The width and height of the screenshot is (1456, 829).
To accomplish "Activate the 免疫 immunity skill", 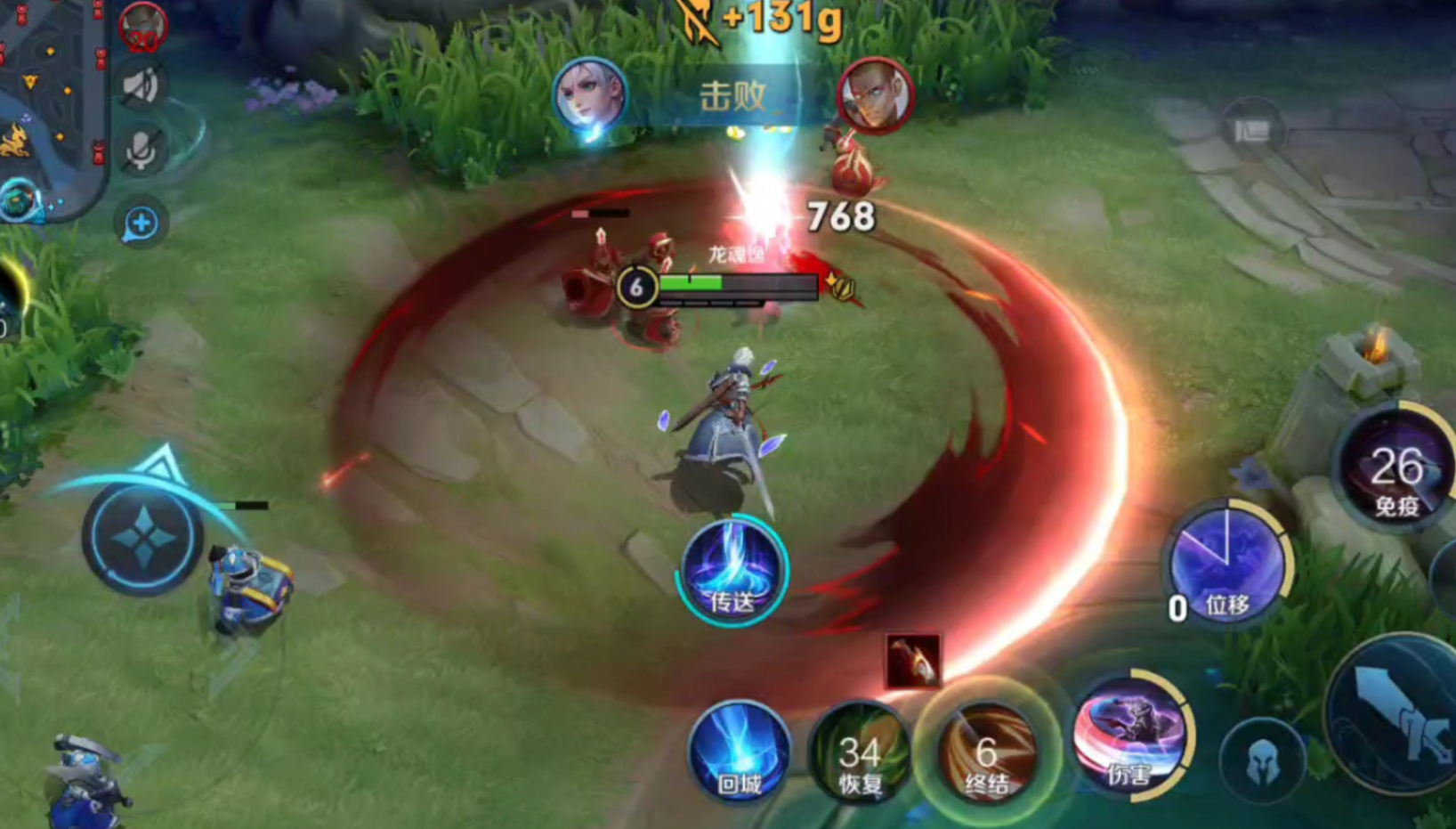I will (1395, 469).
